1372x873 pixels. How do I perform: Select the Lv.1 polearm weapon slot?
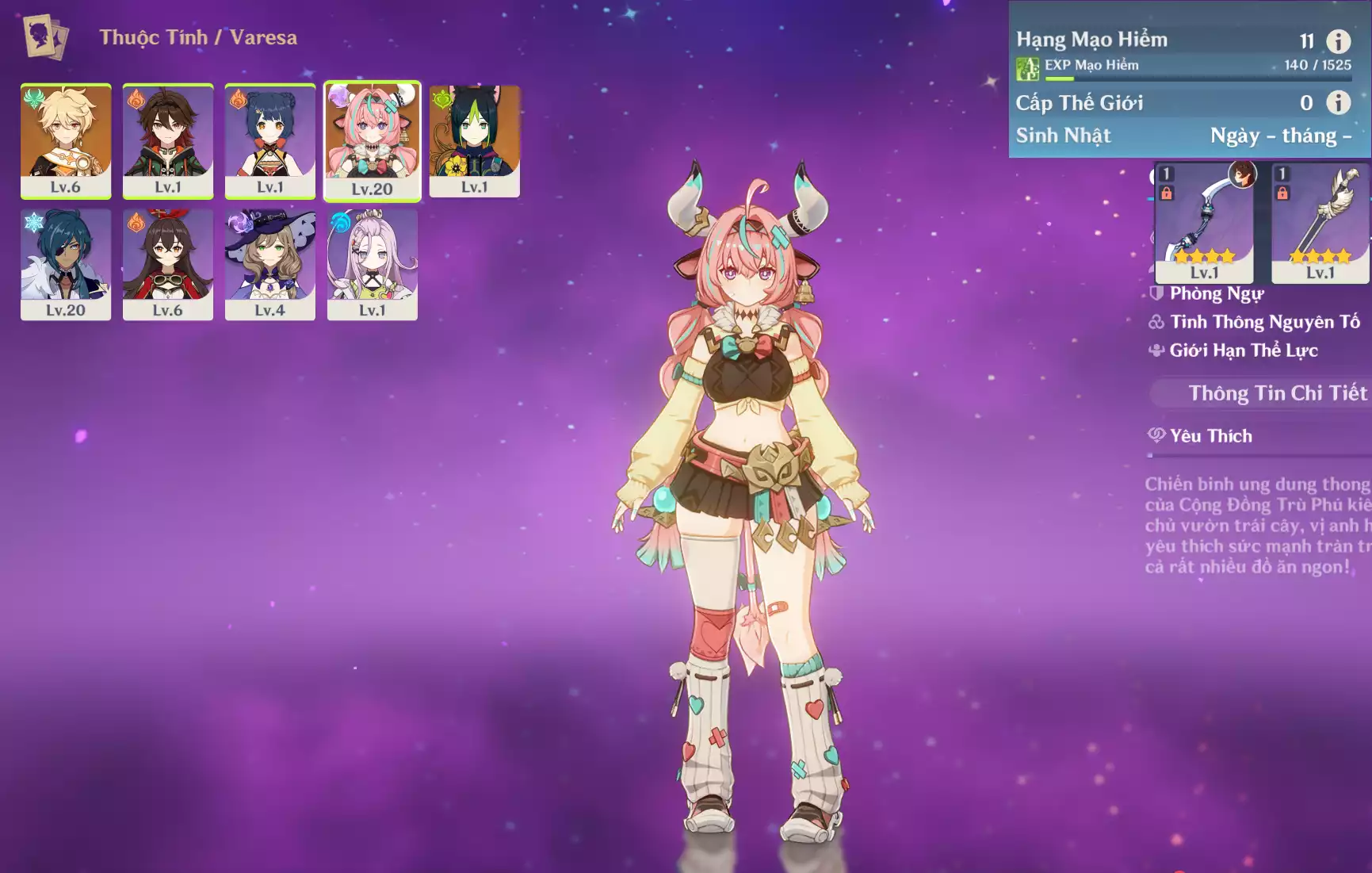(1320, 223)
